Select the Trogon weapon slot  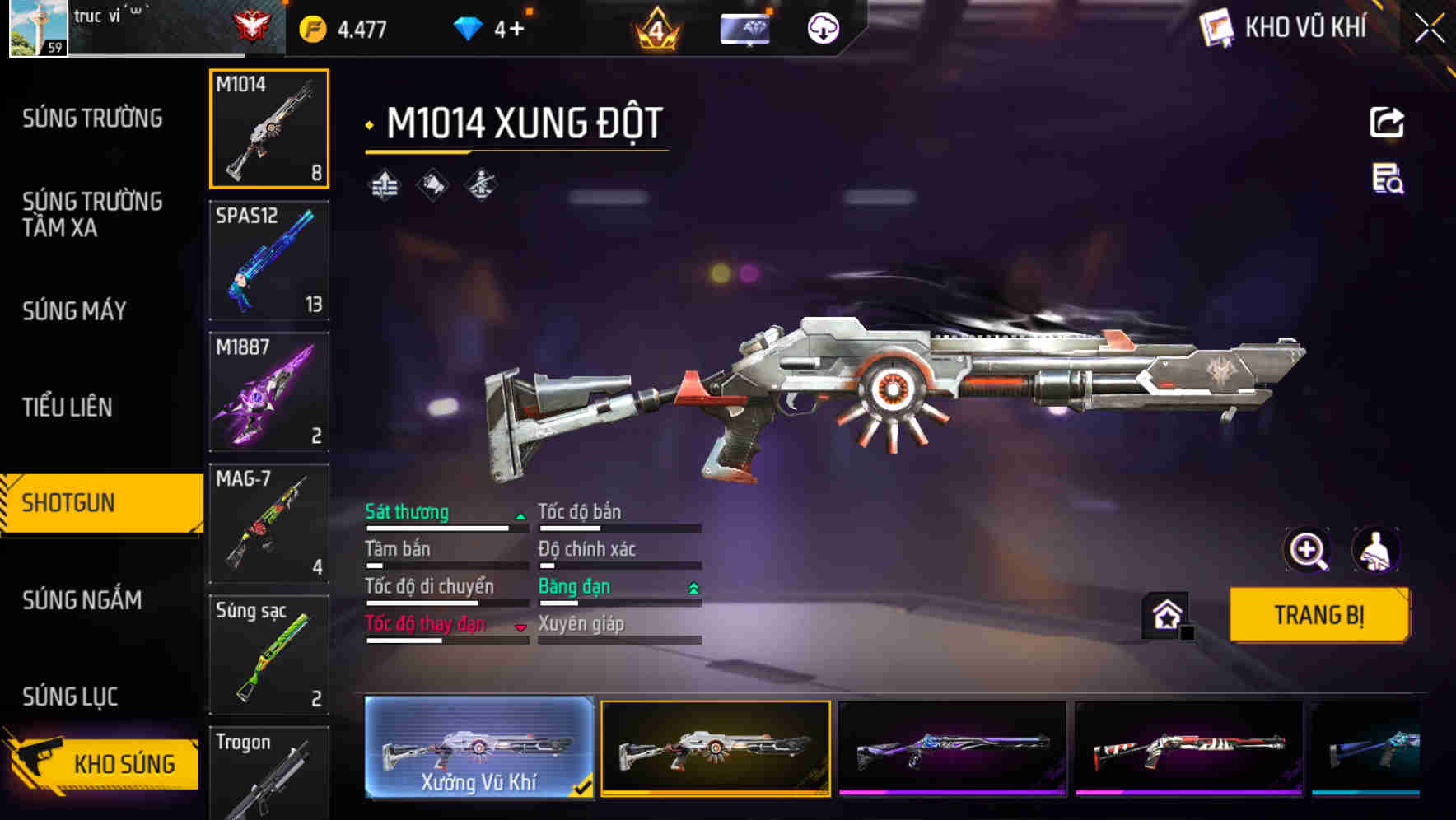(269, 774)
